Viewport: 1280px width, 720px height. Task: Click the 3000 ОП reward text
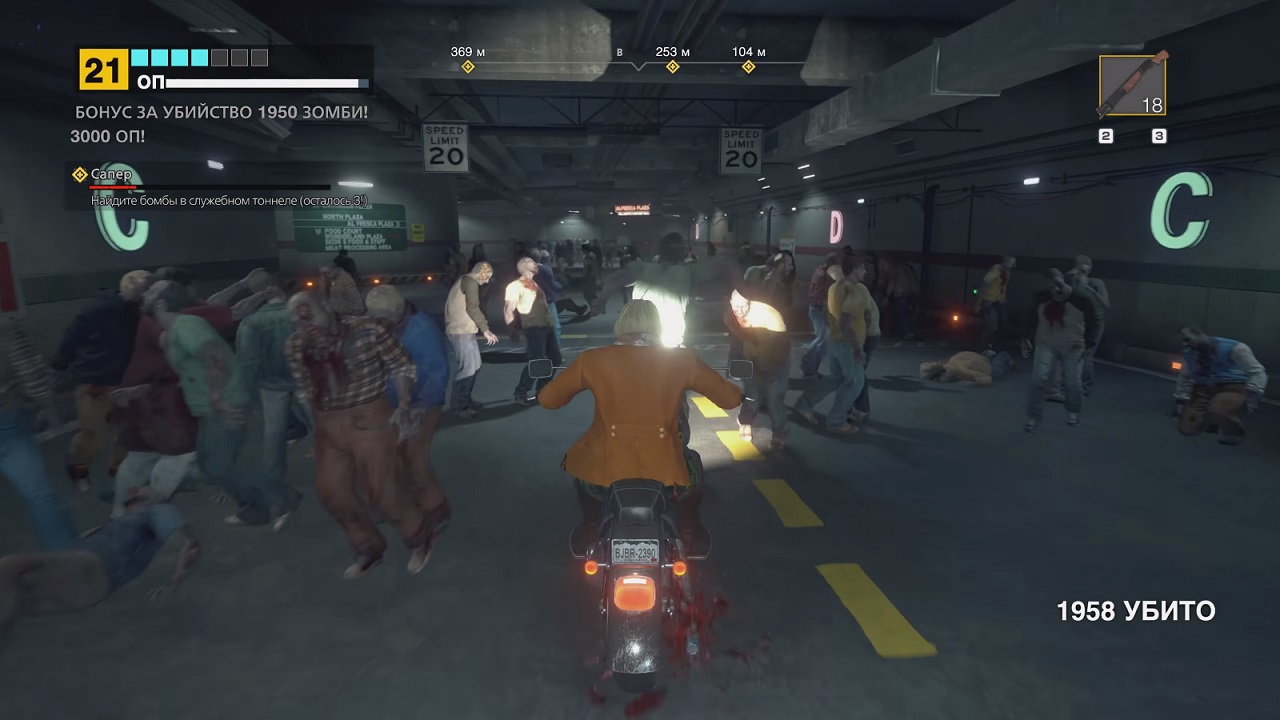(108, 136)
